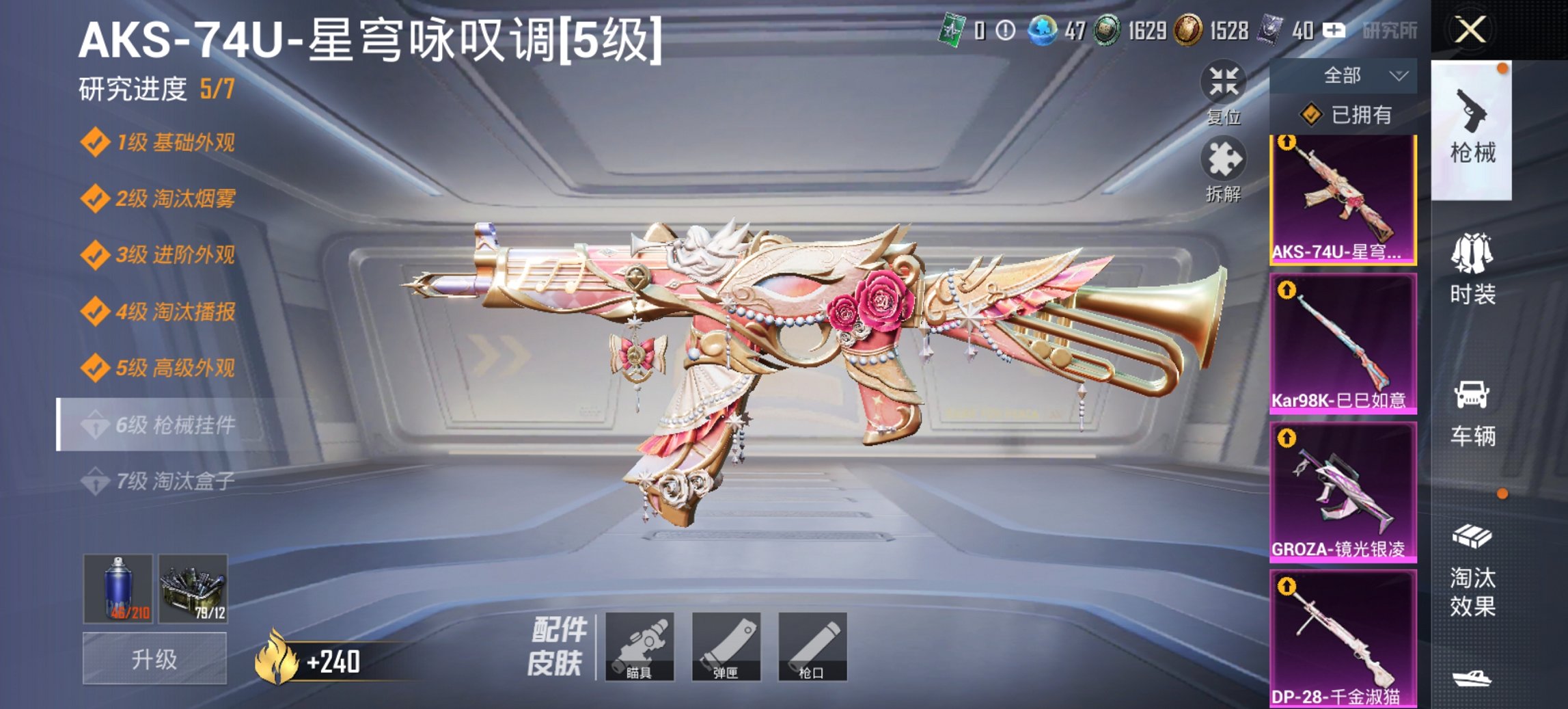This screenshot has width=1568, height=709.
Task: Click the ammo crate showing 79/12
Action: pyautogui.click(x=193, y=588)
